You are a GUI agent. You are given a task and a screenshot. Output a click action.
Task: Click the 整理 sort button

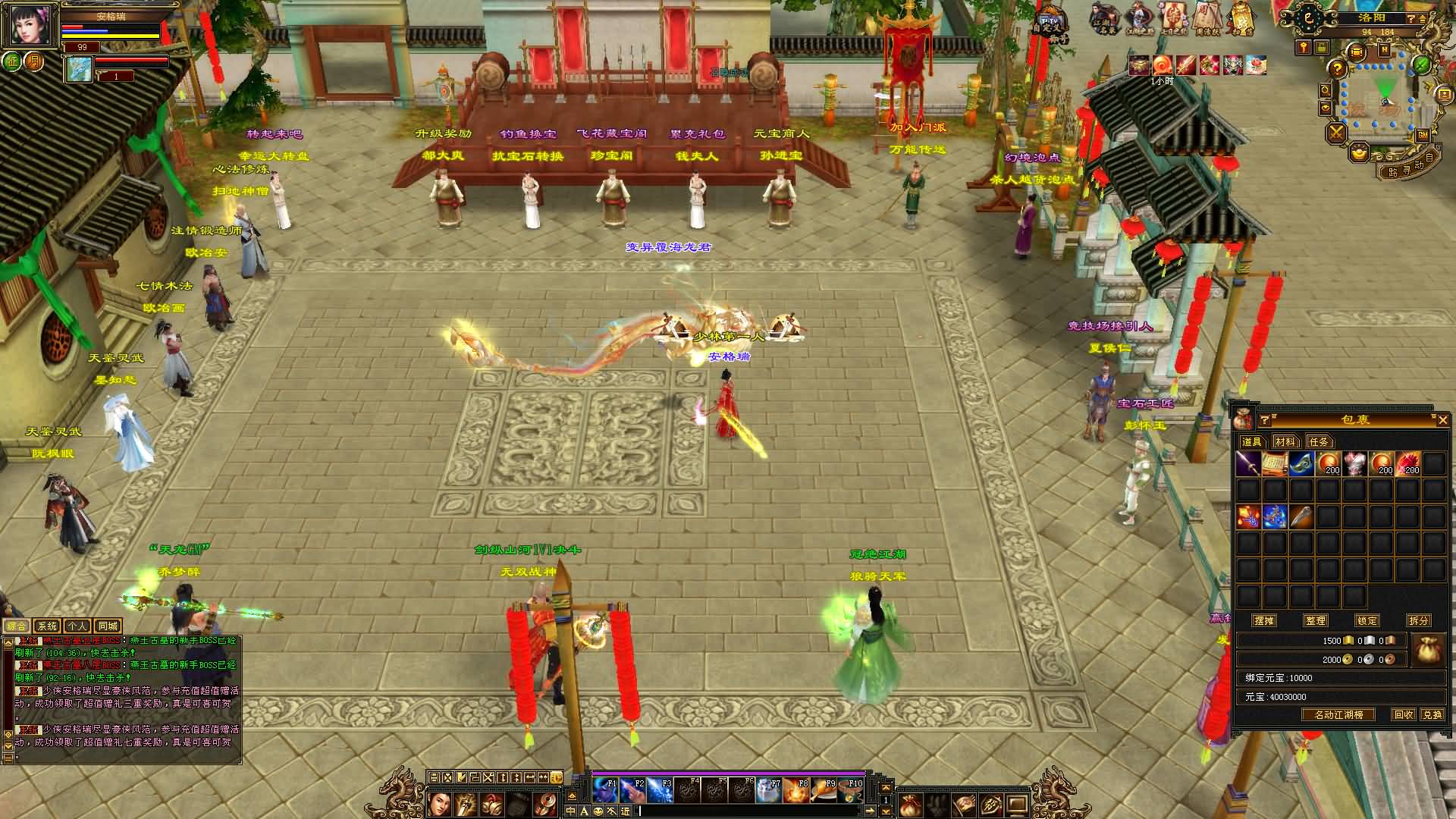click(x=1316, y=620)
